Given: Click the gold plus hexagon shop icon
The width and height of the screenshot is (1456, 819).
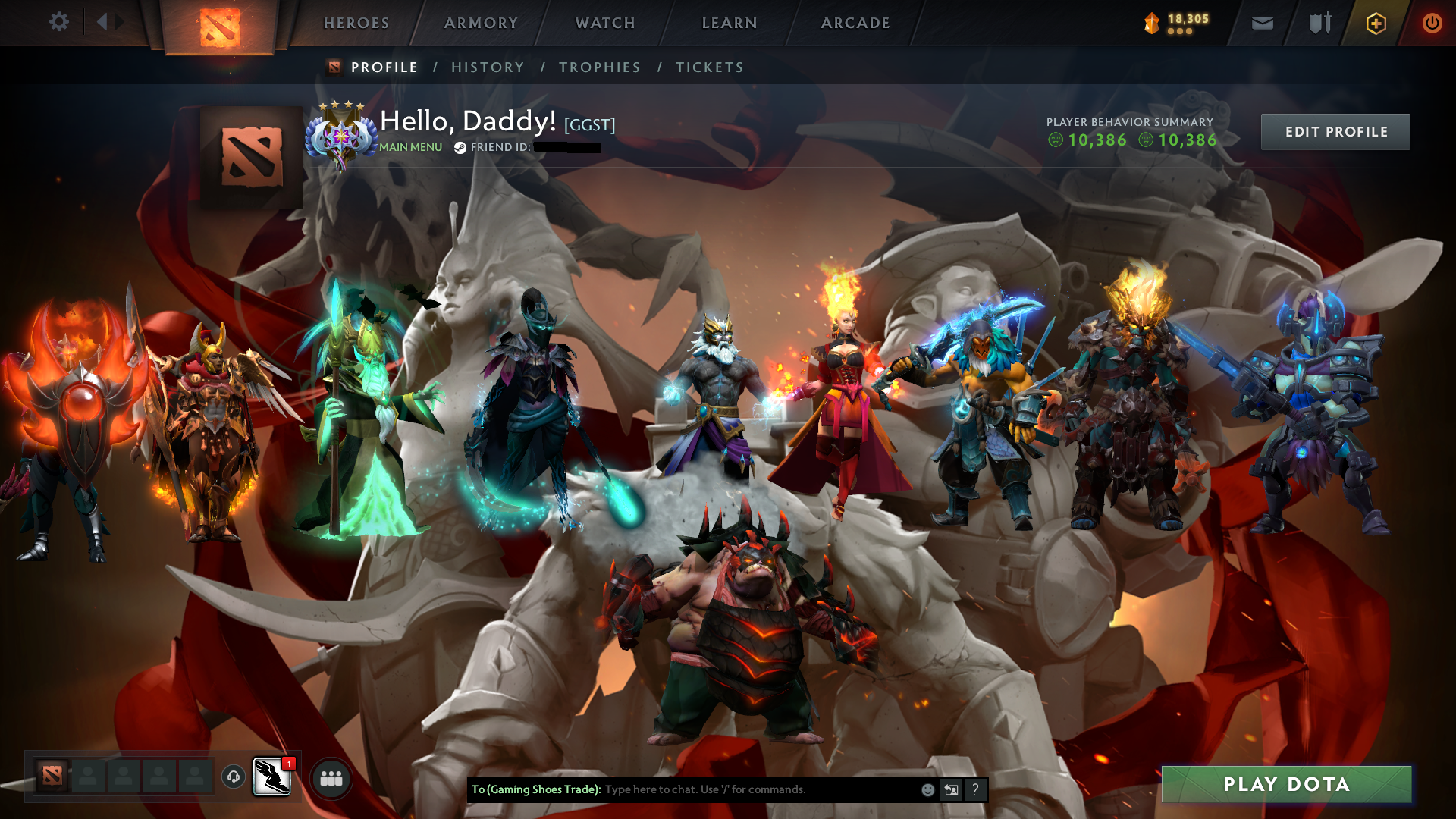Looking at the screenshot, I should [1376, 23].
